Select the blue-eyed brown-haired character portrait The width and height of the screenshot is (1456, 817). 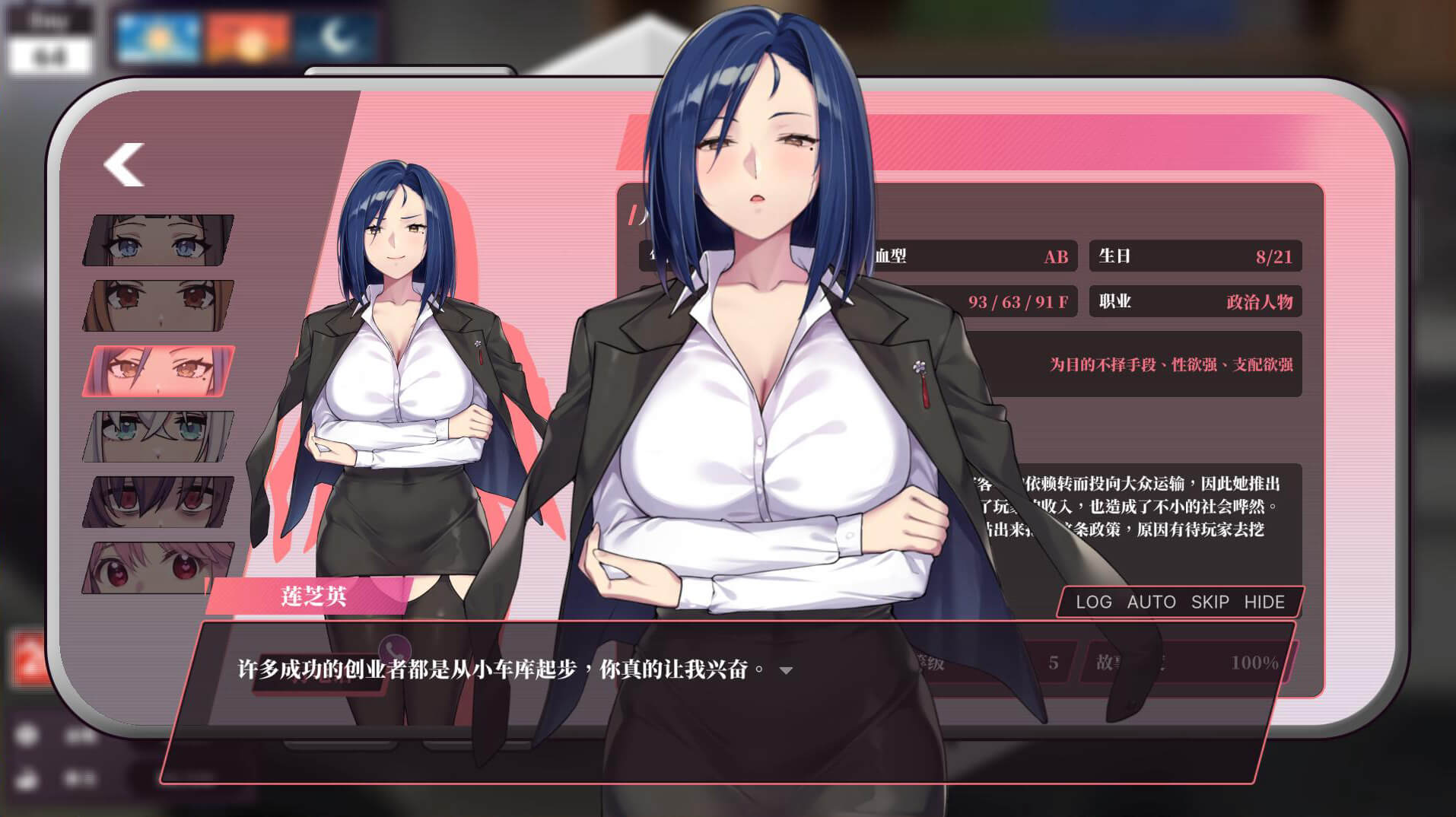(158, 240)
